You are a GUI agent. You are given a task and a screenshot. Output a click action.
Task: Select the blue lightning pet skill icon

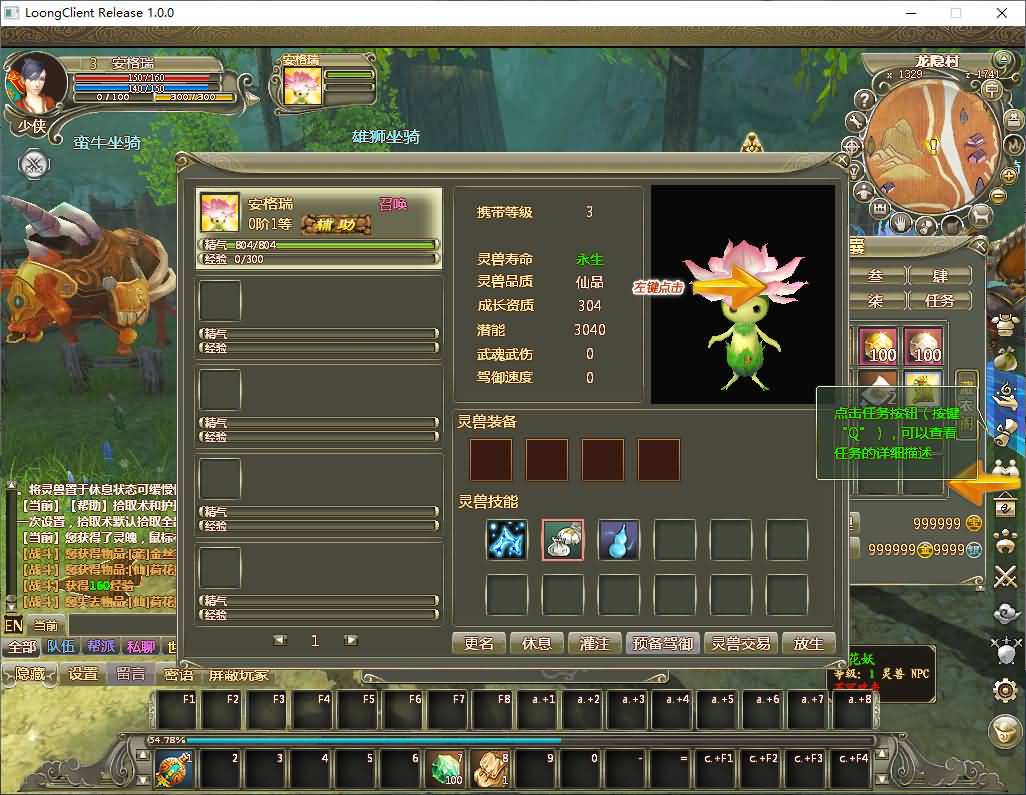click(507, 540)
